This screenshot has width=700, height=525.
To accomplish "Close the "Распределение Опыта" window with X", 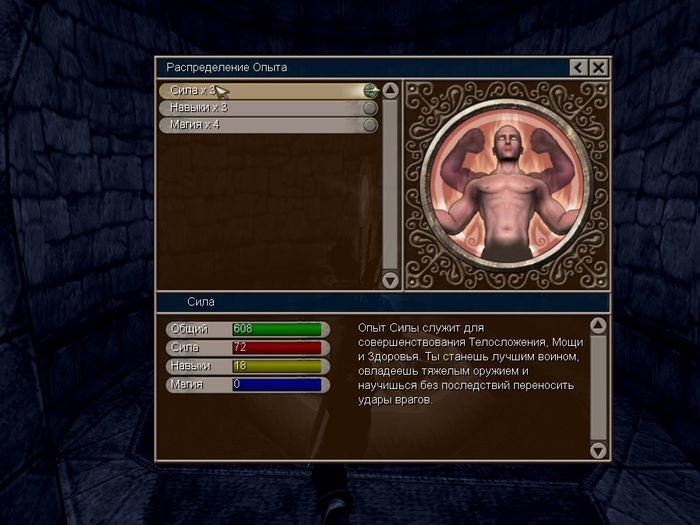I will point(598,67).
